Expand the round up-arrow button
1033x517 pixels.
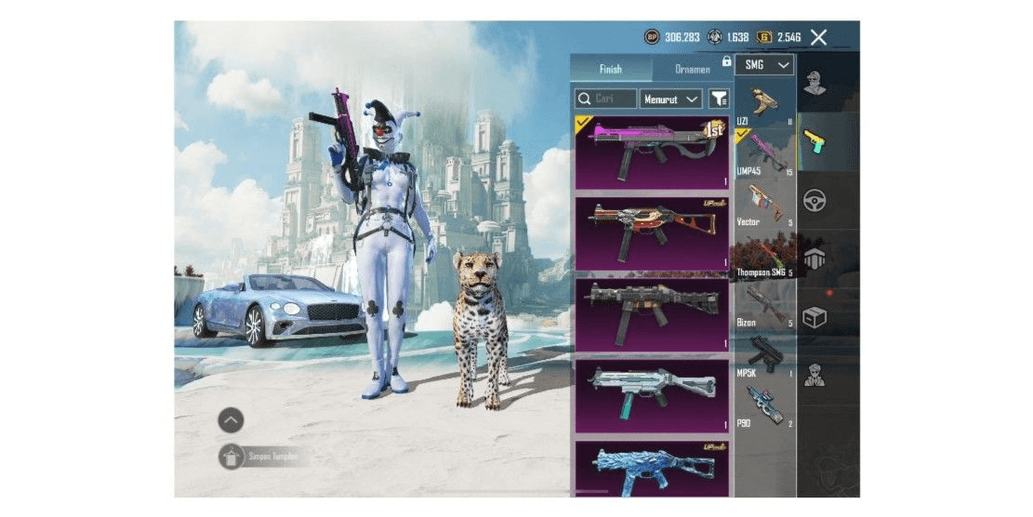231,420
